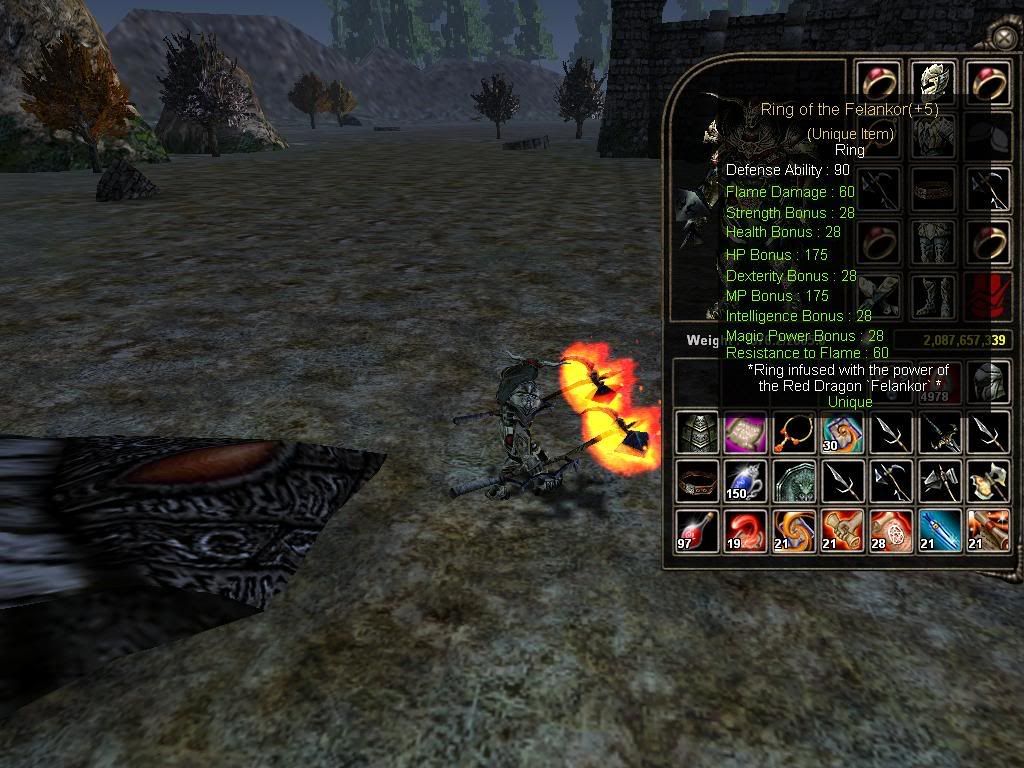Select the purple scroll item
This screenshot has width=1024, height=768.
(745, 432)
